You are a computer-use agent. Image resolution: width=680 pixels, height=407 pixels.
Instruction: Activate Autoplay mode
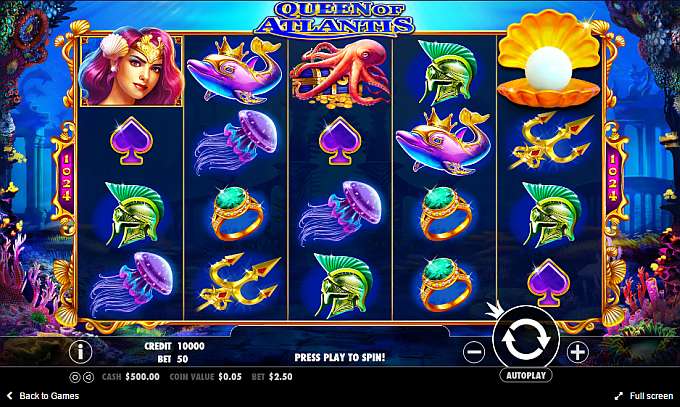tap(526, 376)
